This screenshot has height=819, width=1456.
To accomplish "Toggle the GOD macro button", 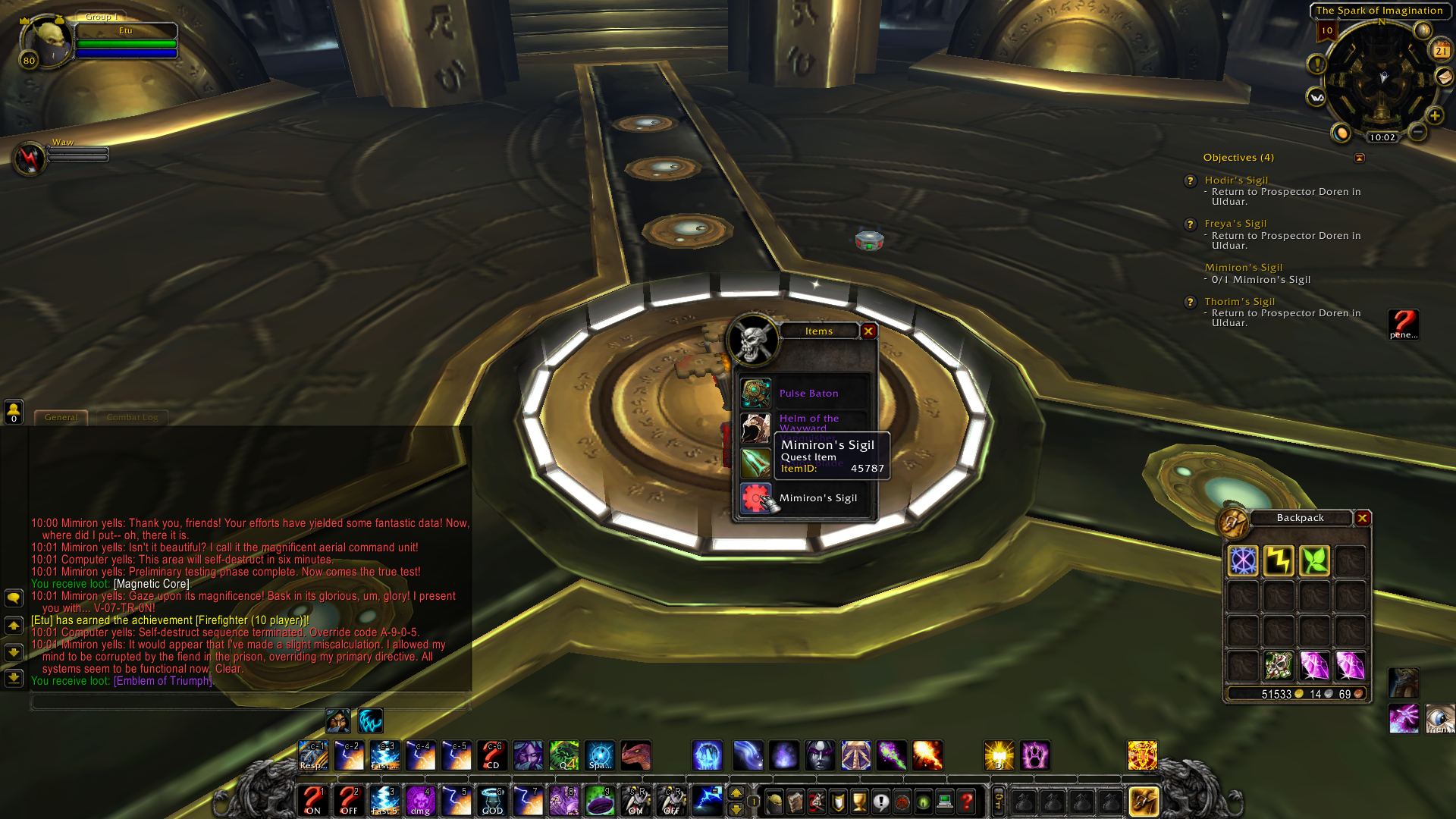I will click(491, 802).
